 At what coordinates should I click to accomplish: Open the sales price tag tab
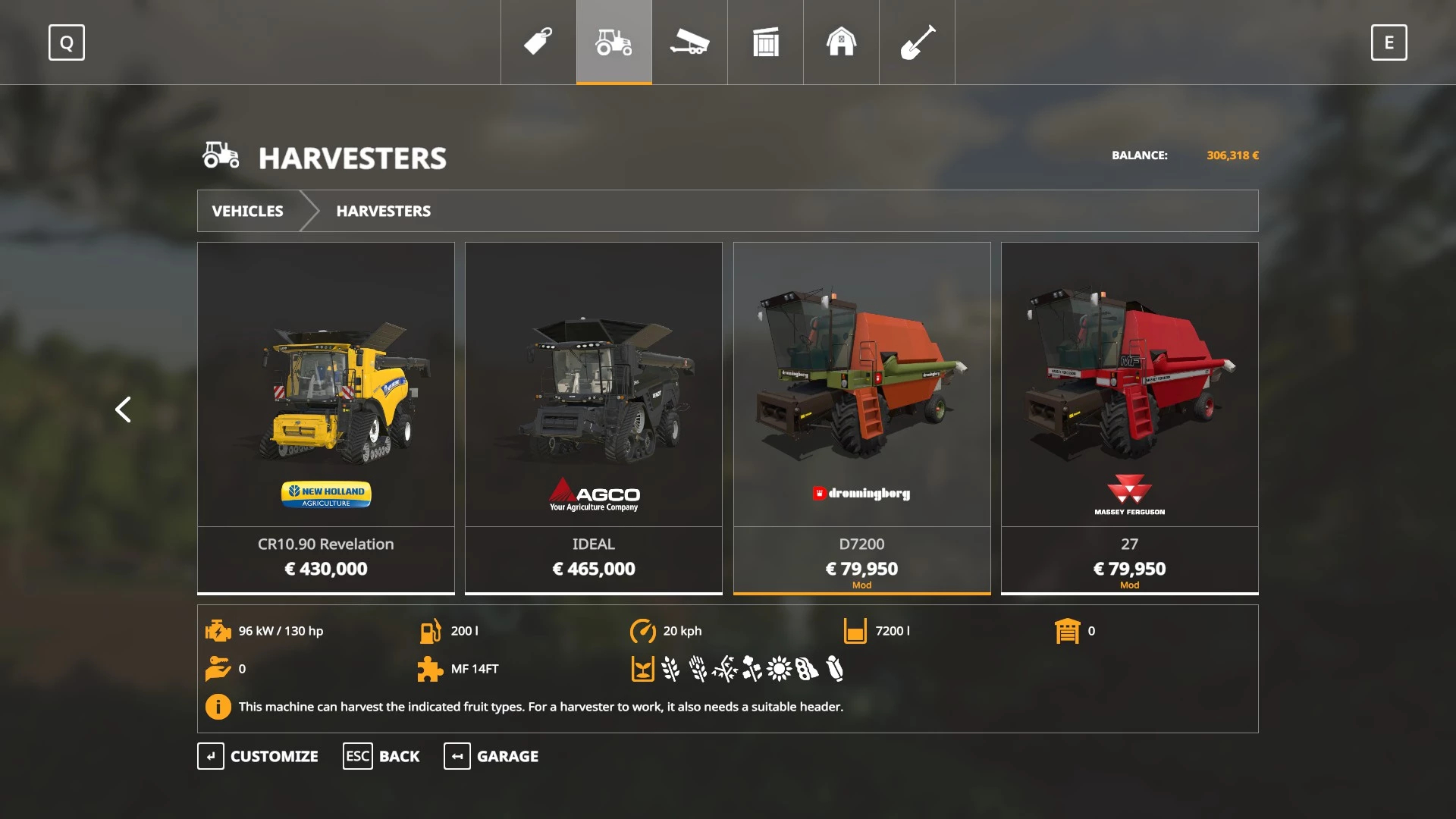coord(538,42)
